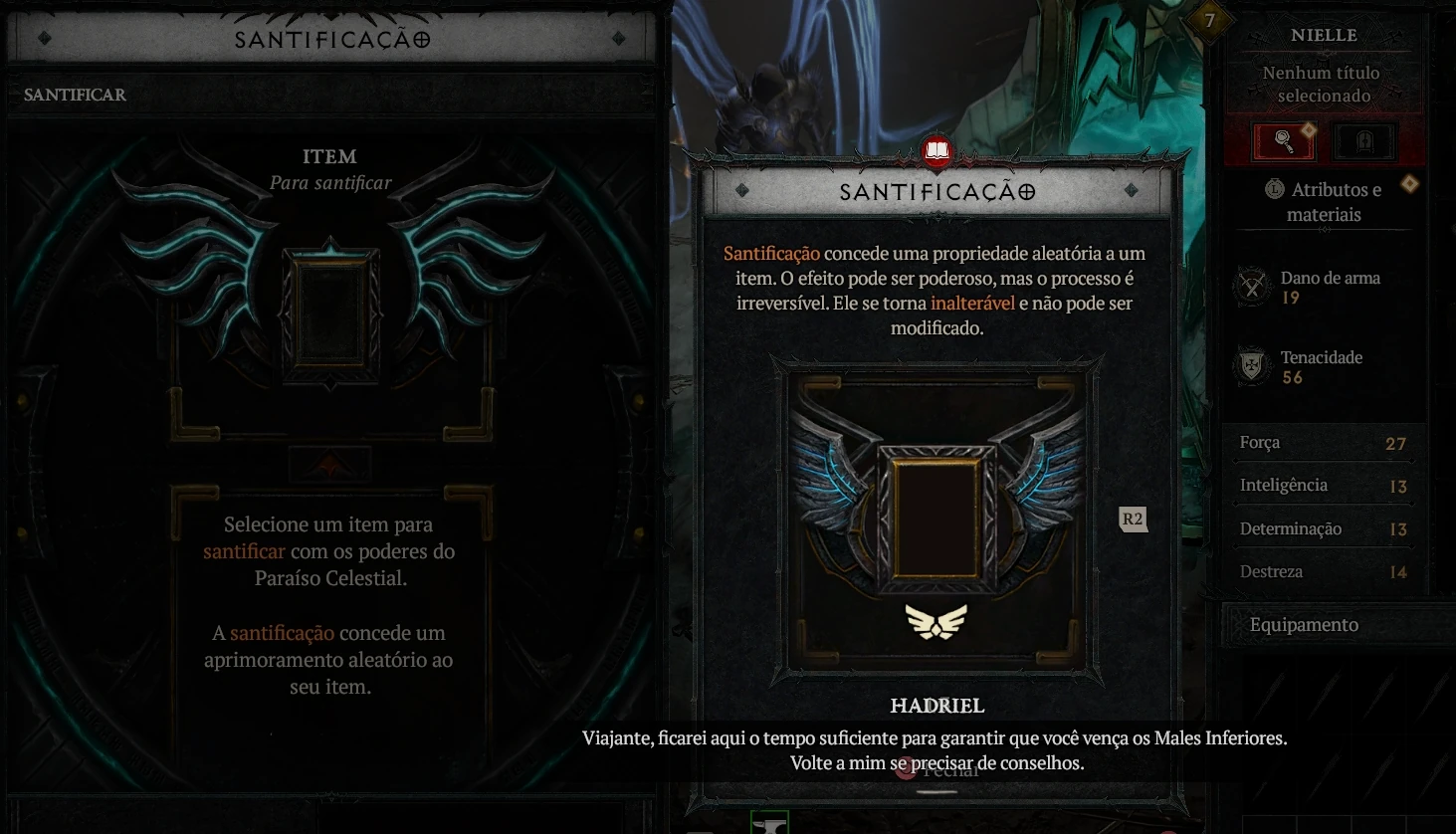Click the Tenacidade shield icon

click(1251, 365)
